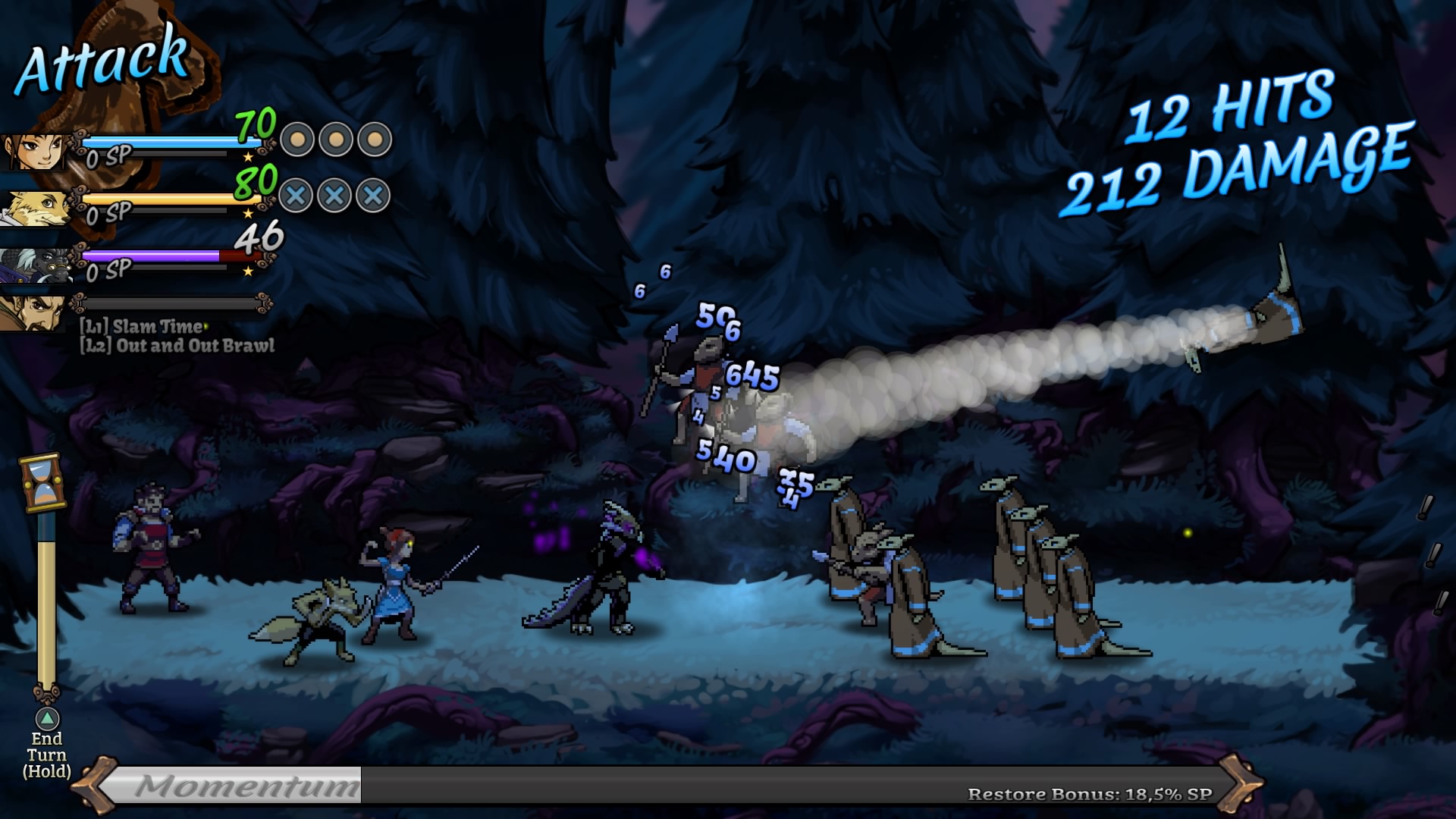Choose the Out and Out Brawl skill
This screenshot has width=1456, height=819.
click(178, 346)
